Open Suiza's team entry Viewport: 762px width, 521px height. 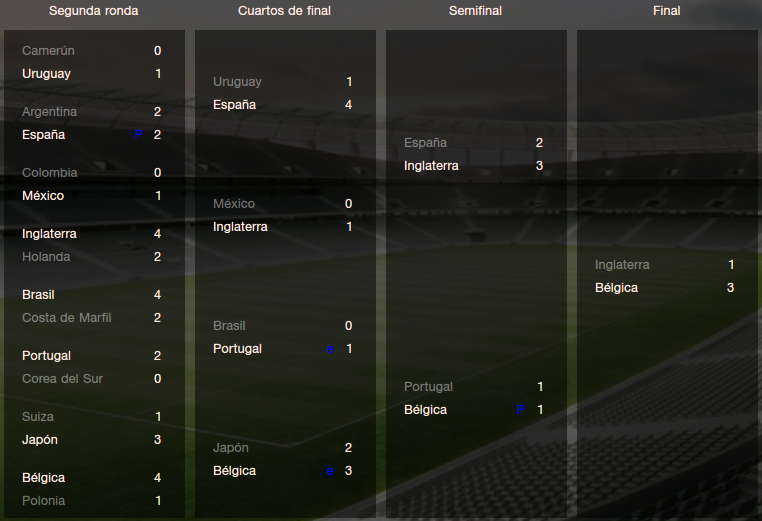point(38,417)
